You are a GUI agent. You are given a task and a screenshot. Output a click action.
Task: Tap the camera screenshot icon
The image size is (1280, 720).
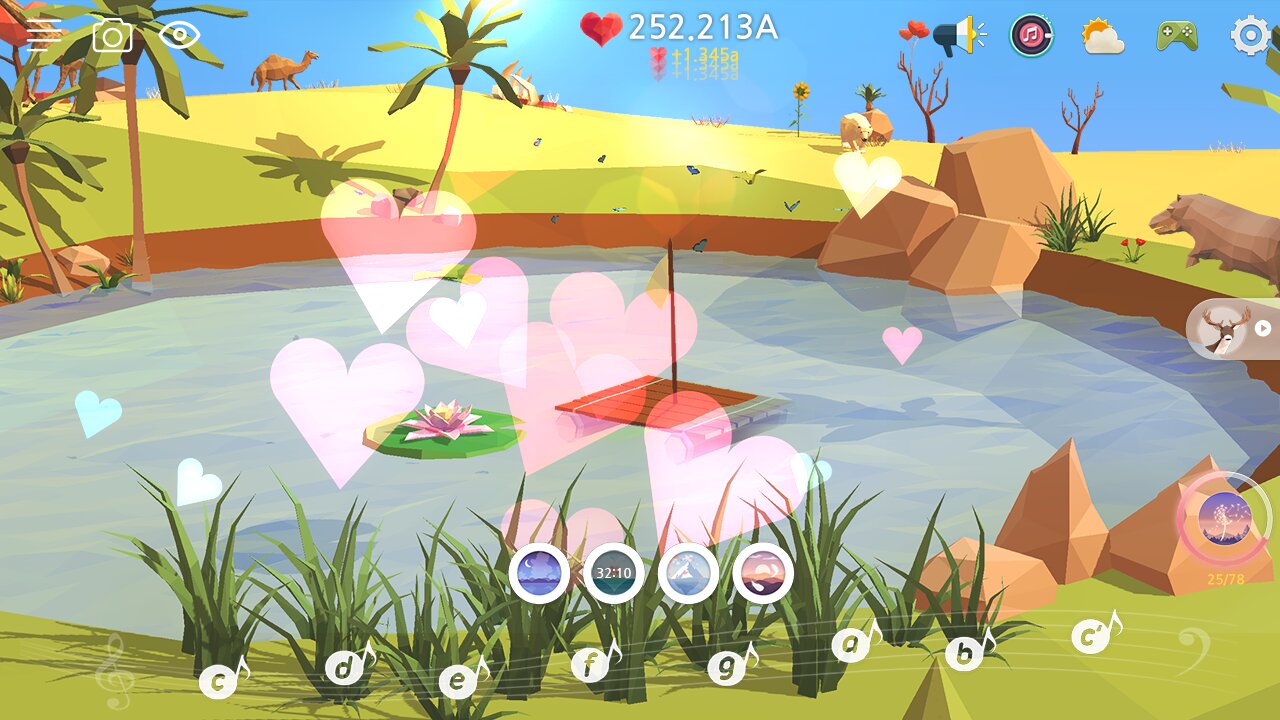coord(112,36)
